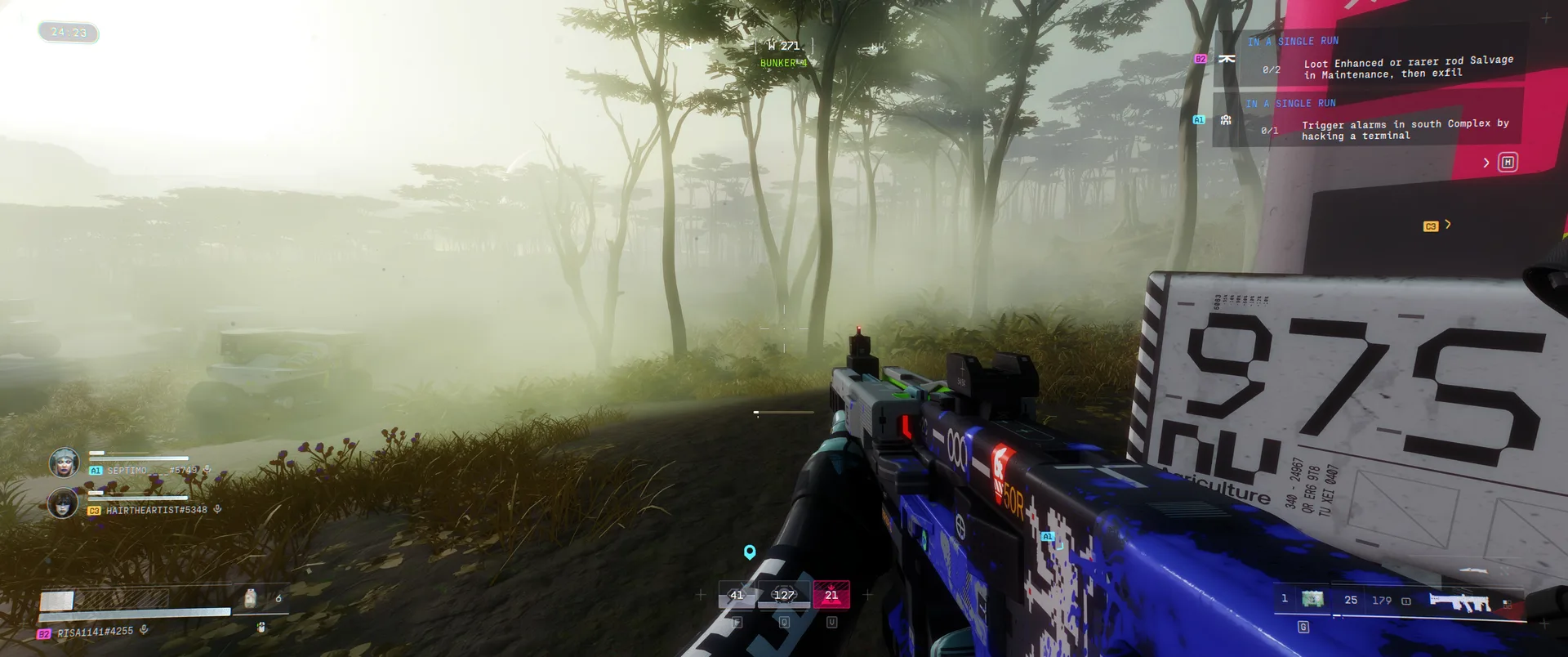
Task: Click the cyan waypoint pin marker
Action: [750, 552]
